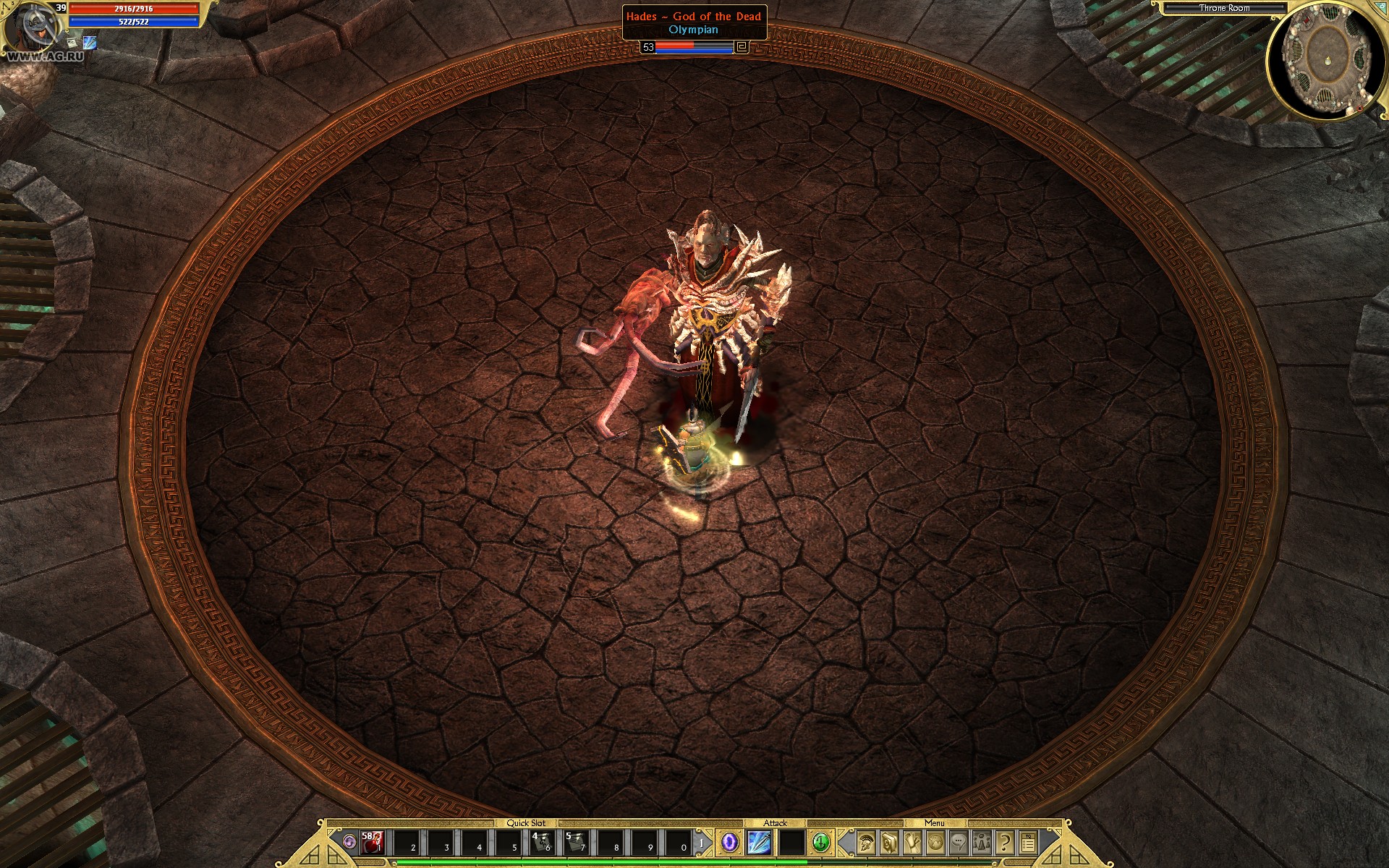Drink the red health potion in slot 1
Viewport: 1389px width, 868px height.
click(x=371, y=843)
